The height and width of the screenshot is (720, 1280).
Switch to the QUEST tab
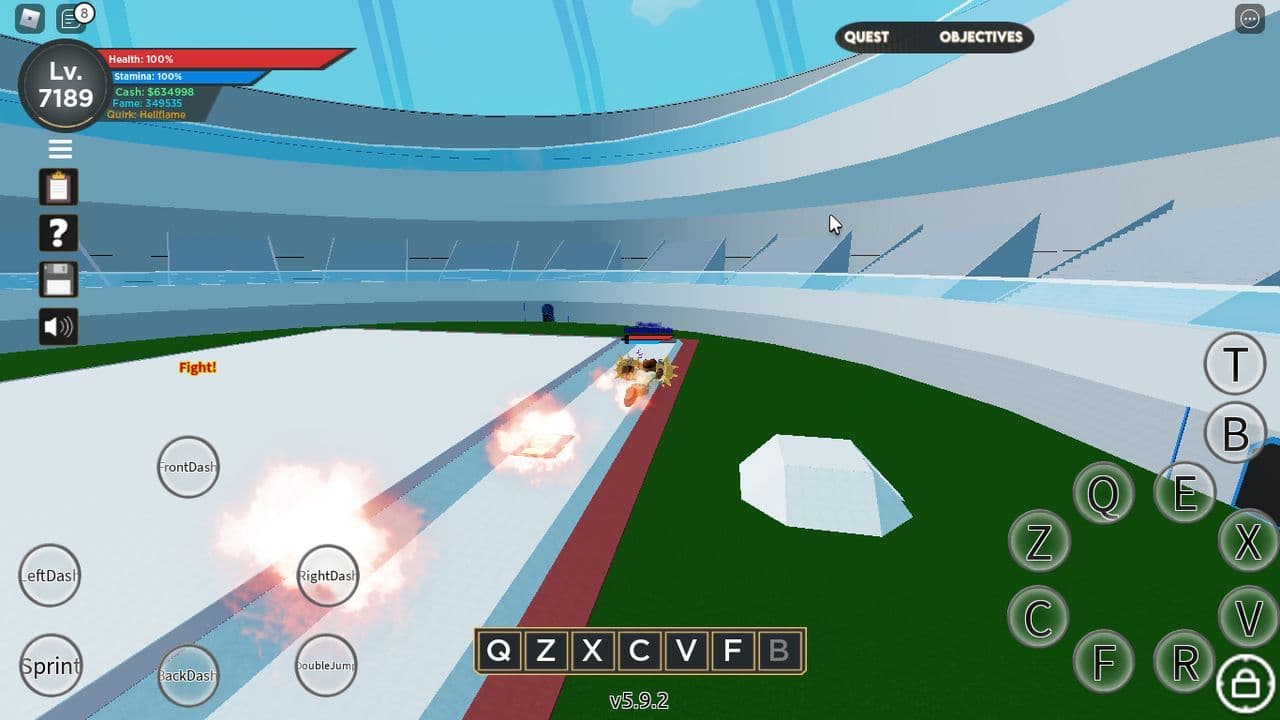(866, 37)
